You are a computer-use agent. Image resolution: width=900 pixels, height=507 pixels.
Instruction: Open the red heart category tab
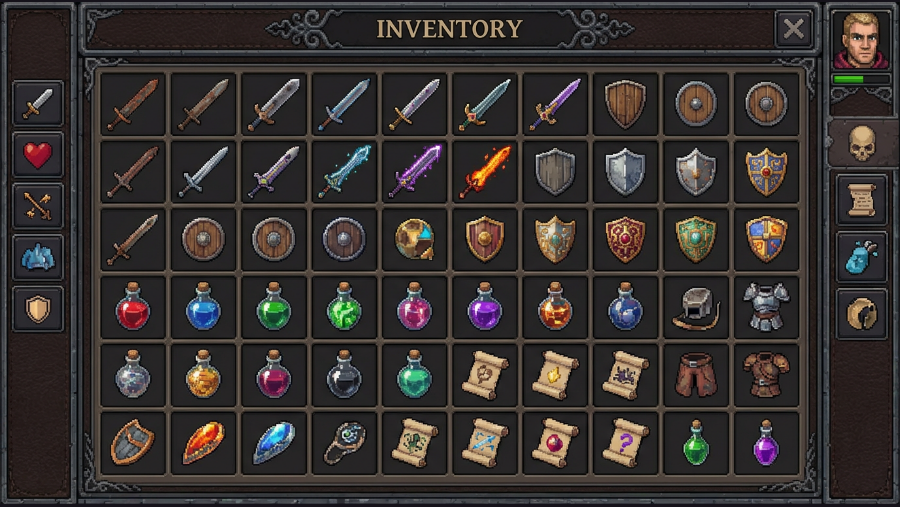click(38, 154)
